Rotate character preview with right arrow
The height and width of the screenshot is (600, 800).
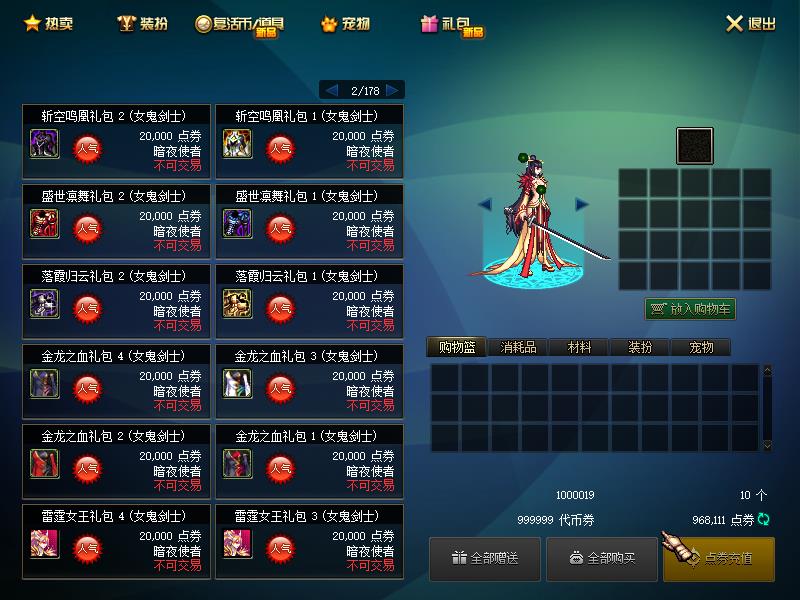[x=581, y=204]
